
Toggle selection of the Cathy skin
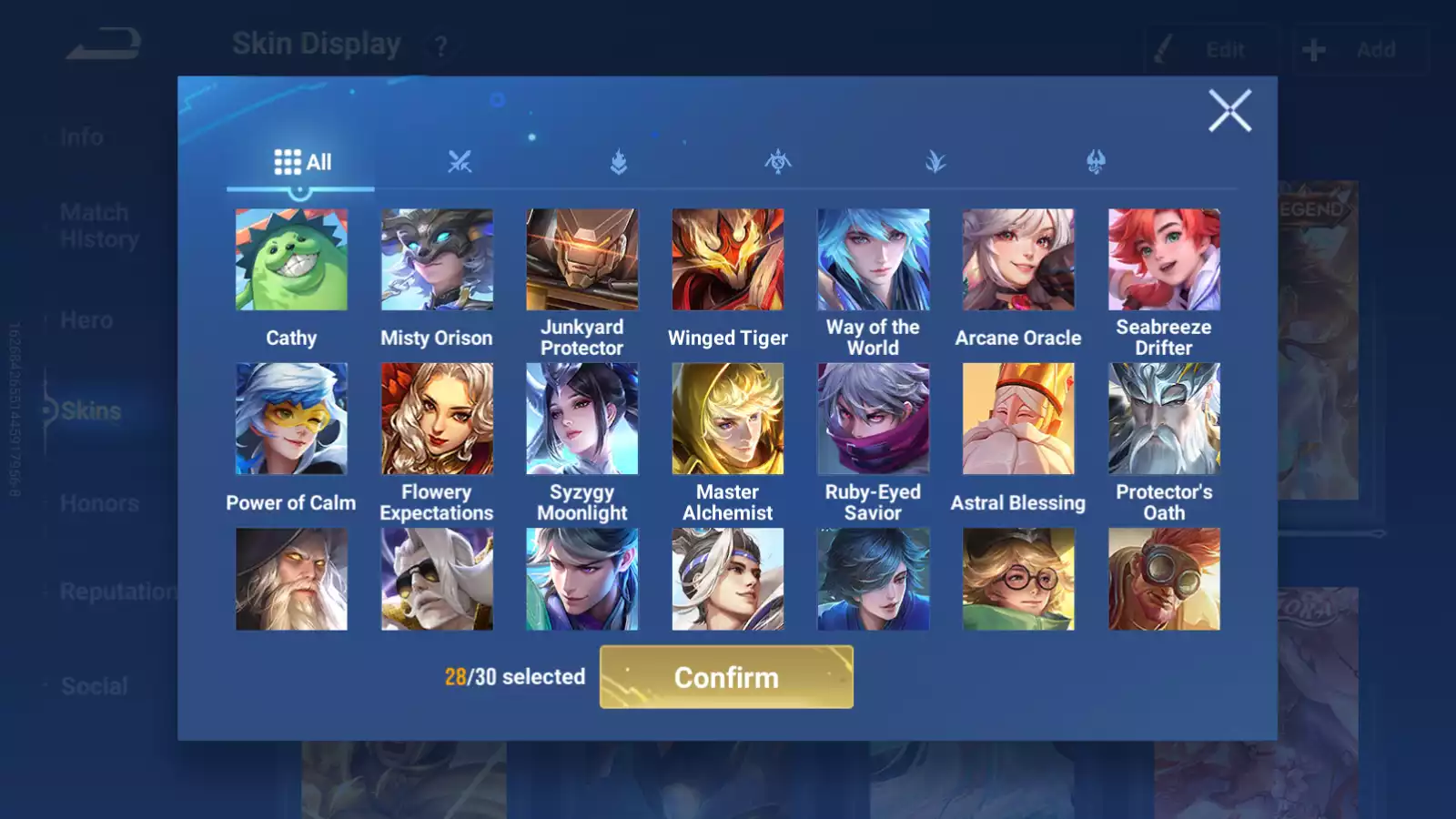coord(291,258)
